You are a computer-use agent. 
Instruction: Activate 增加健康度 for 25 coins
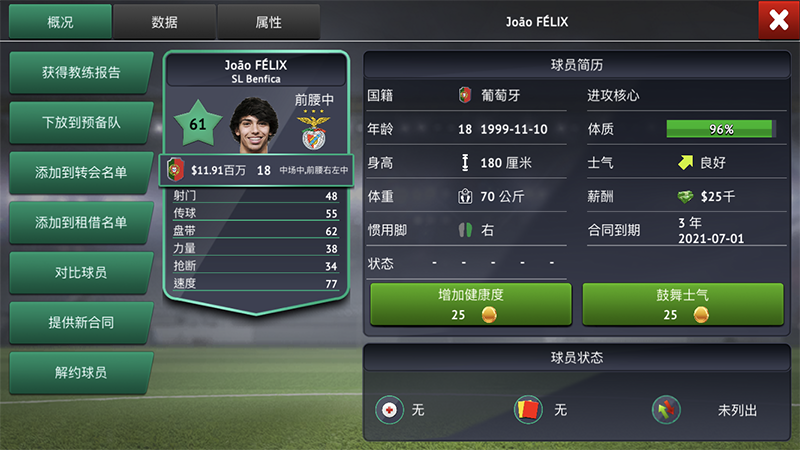pos(470,304)
